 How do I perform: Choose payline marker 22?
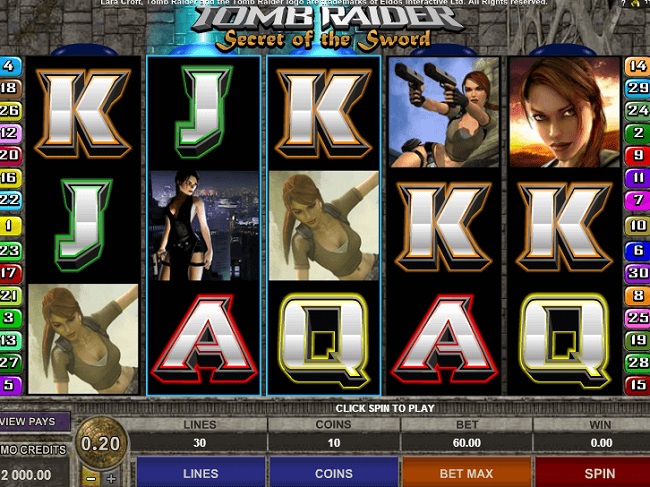click(x=11, y=199)
